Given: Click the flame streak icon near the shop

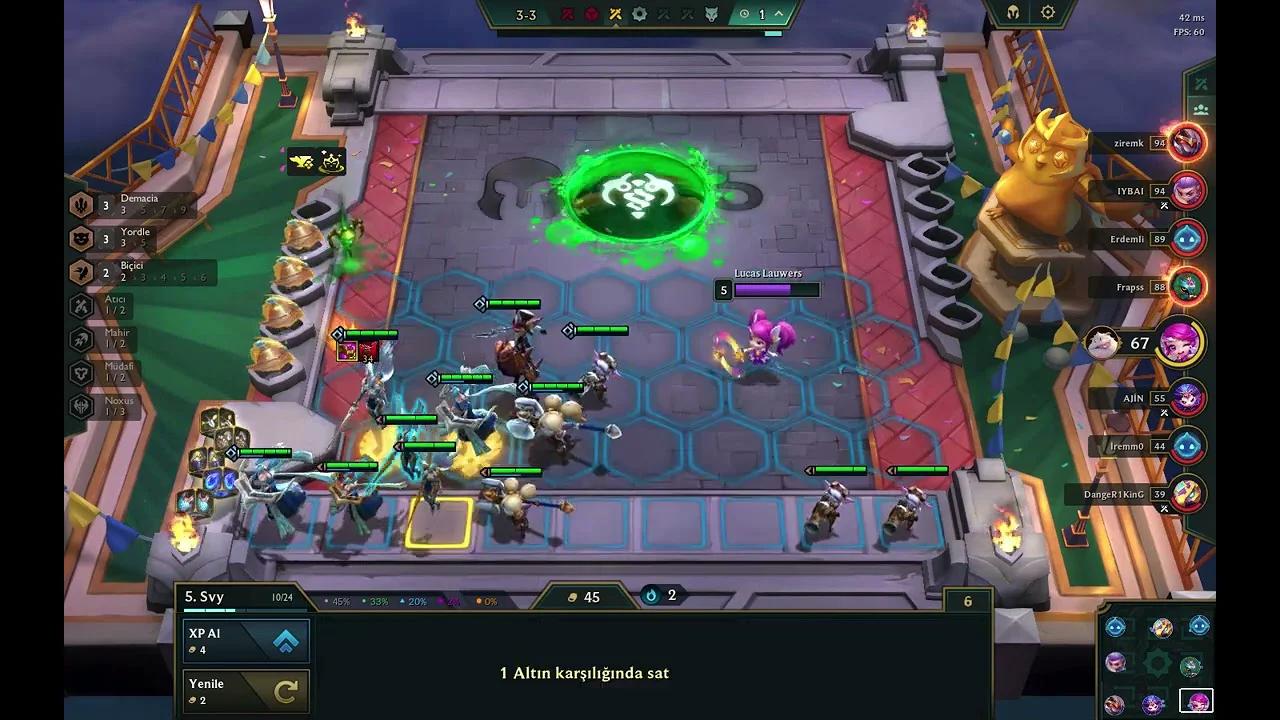Looking at the screenshot, I should tap(651, 596).
